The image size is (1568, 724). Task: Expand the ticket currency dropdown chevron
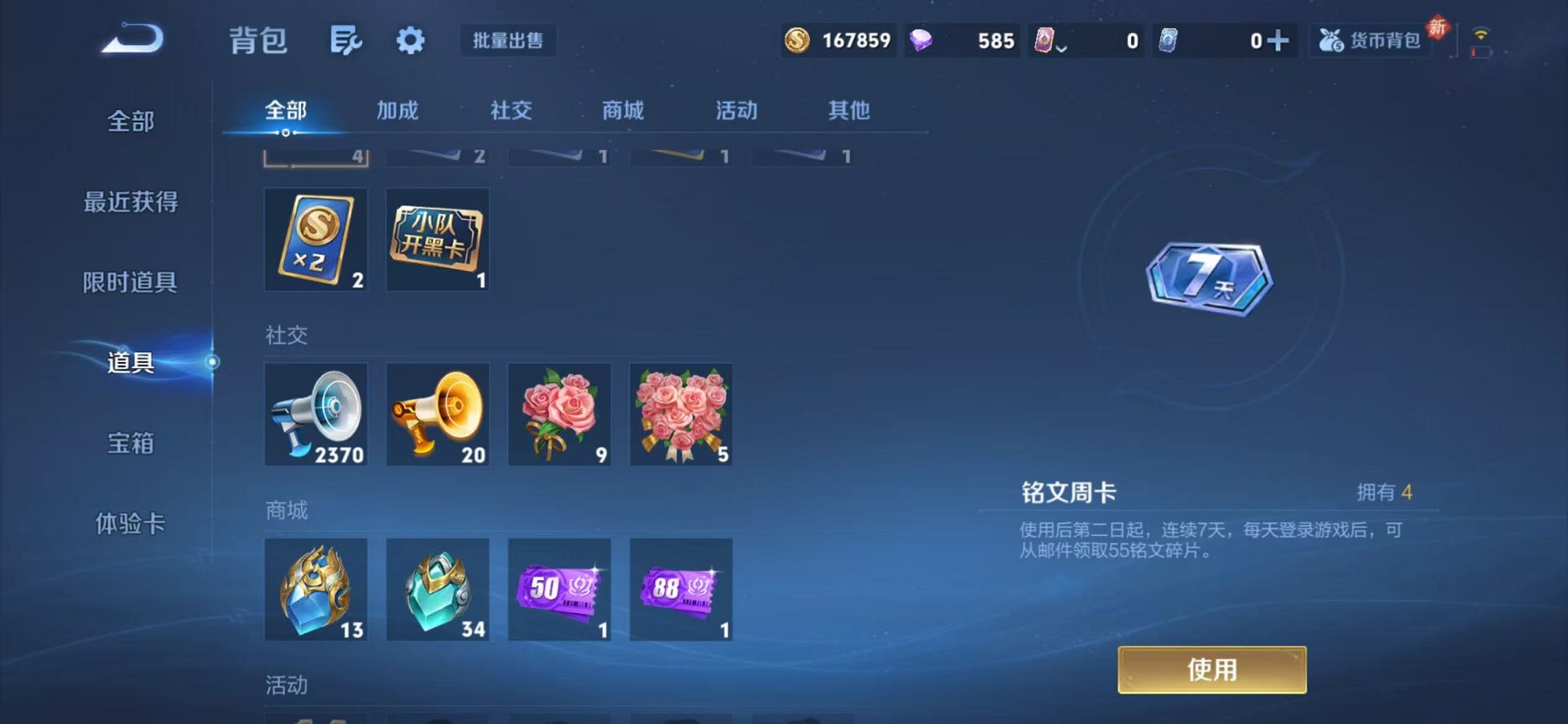(x=1062, y=45)
